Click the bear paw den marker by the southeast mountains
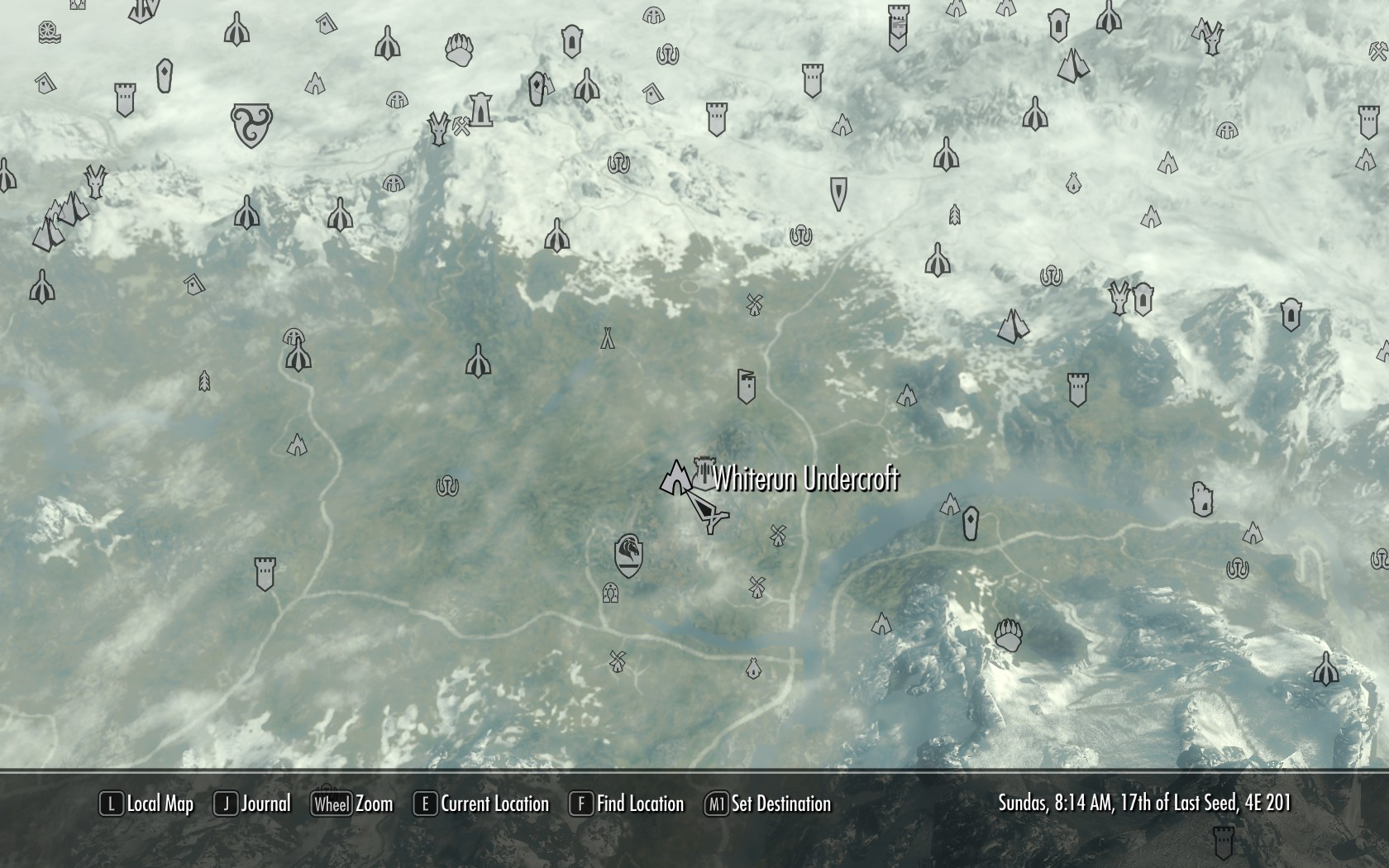The height and width of the screenshot is (868, 1389). tap(1009, 635)
